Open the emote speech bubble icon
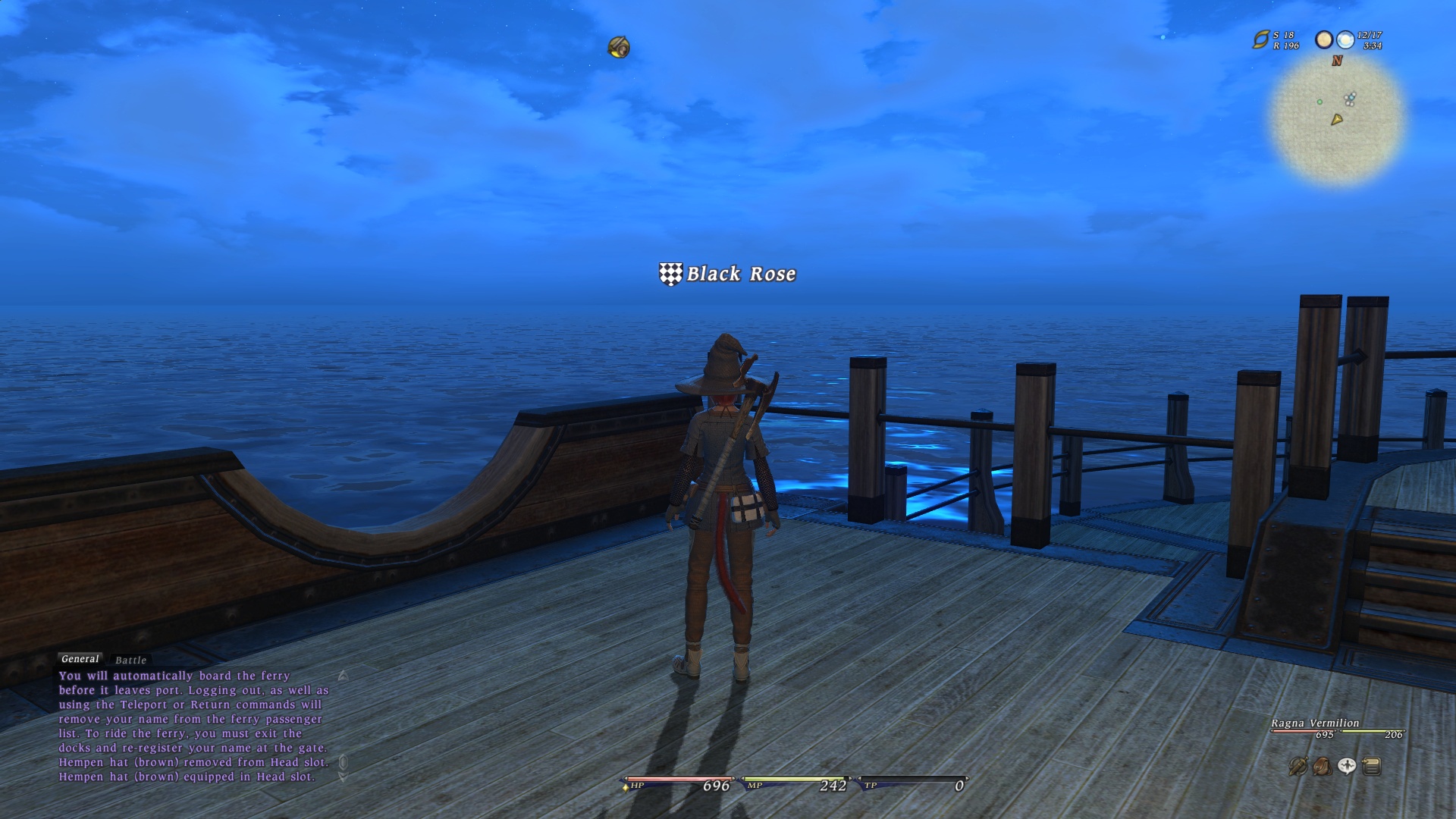The height and width of the screenshot is (819, 1456). click(1347, 767)
